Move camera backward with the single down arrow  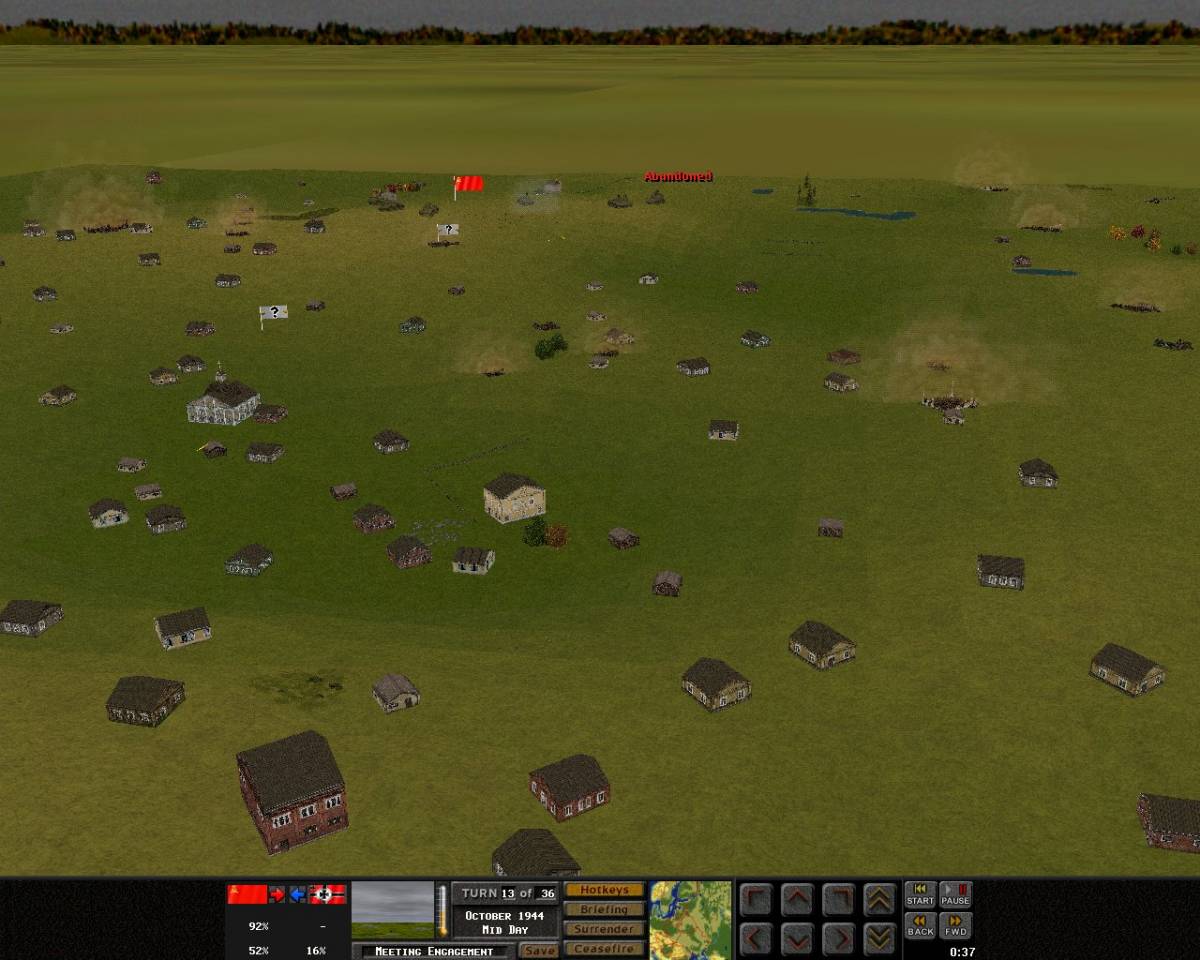pyautogui.click(x=797, y=939)
